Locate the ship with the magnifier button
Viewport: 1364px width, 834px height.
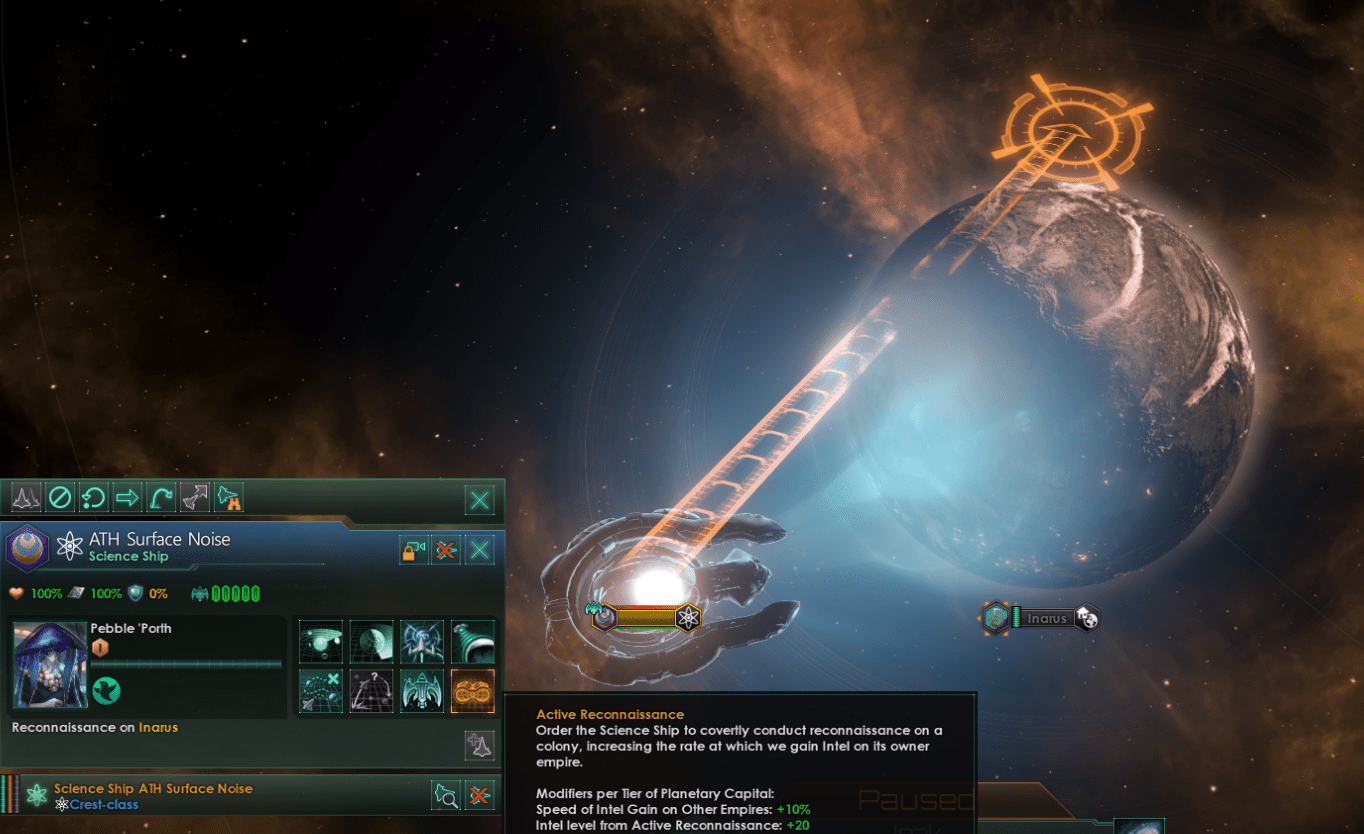[x=446, y=795]
